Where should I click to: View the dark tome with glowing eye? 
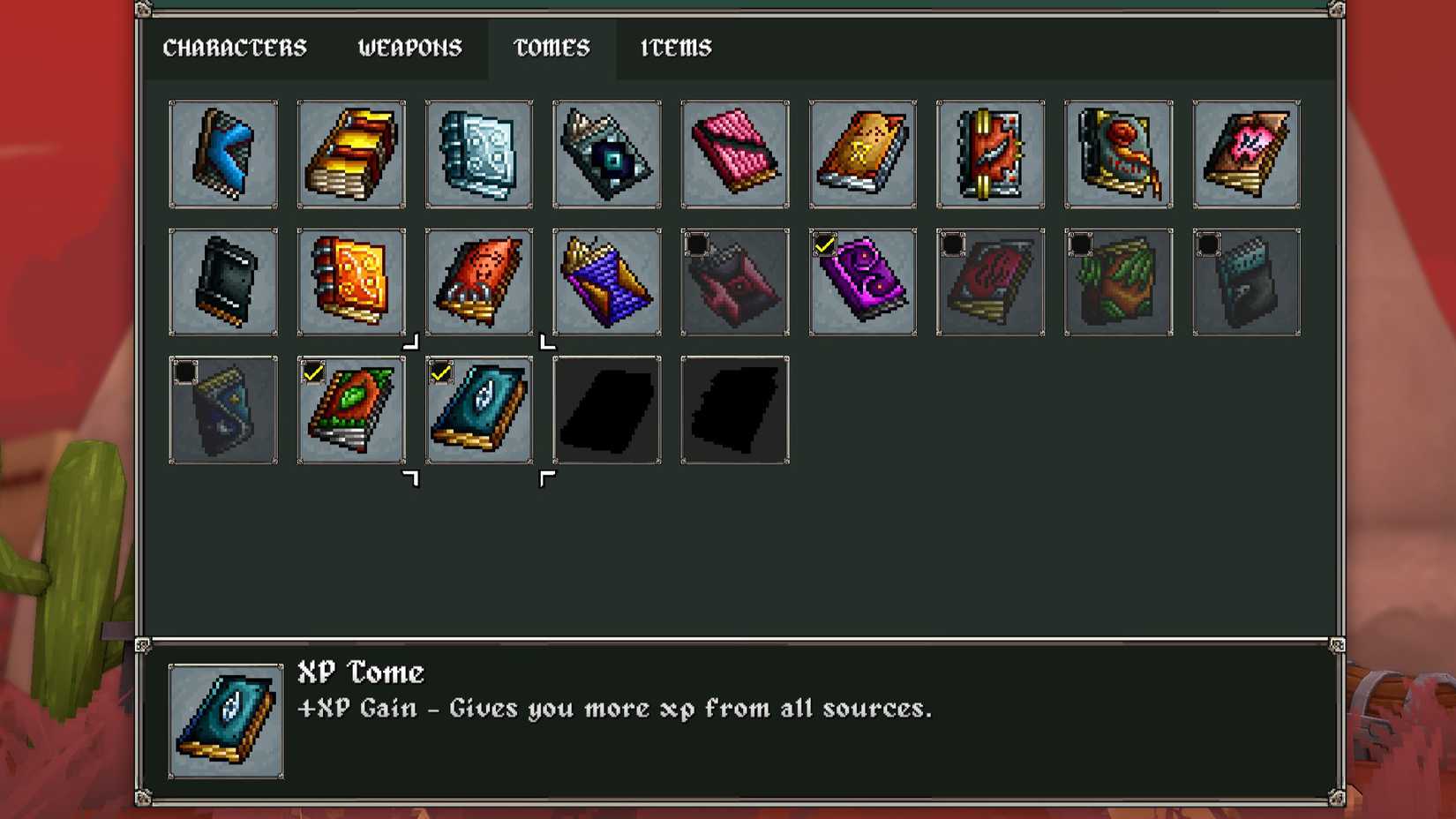pyautogui.click(x=606, y=154)
